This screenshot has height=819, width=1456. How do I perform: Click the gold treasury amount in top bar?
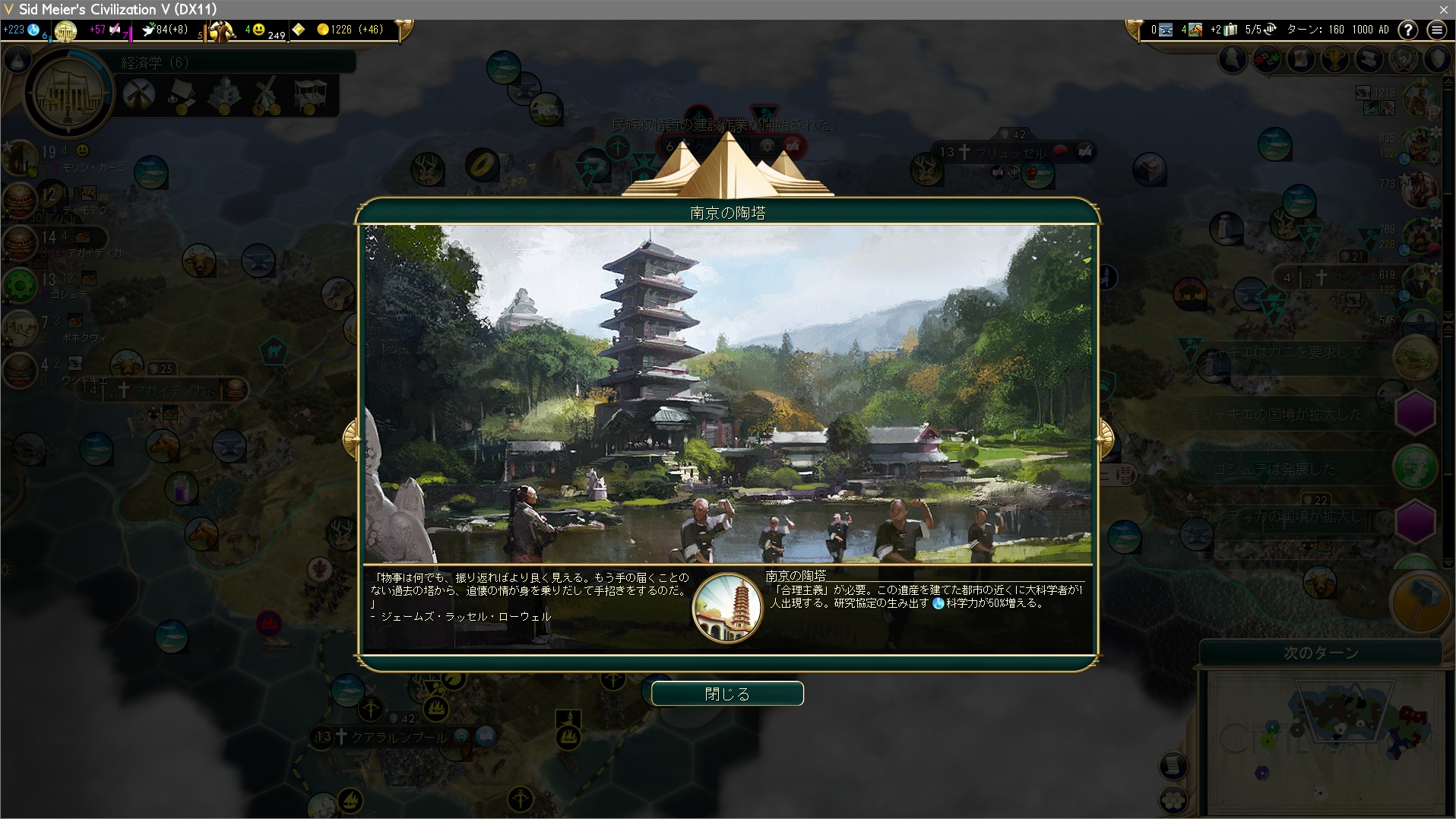tap(350, 30)
